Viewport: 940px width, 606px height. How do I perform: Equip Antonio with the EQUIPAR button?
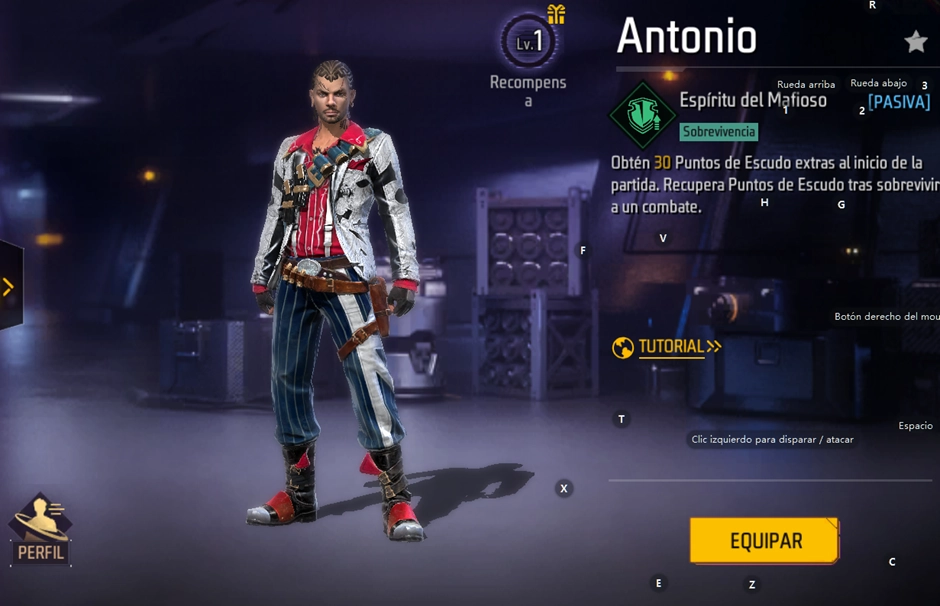(x=765, y=541)
